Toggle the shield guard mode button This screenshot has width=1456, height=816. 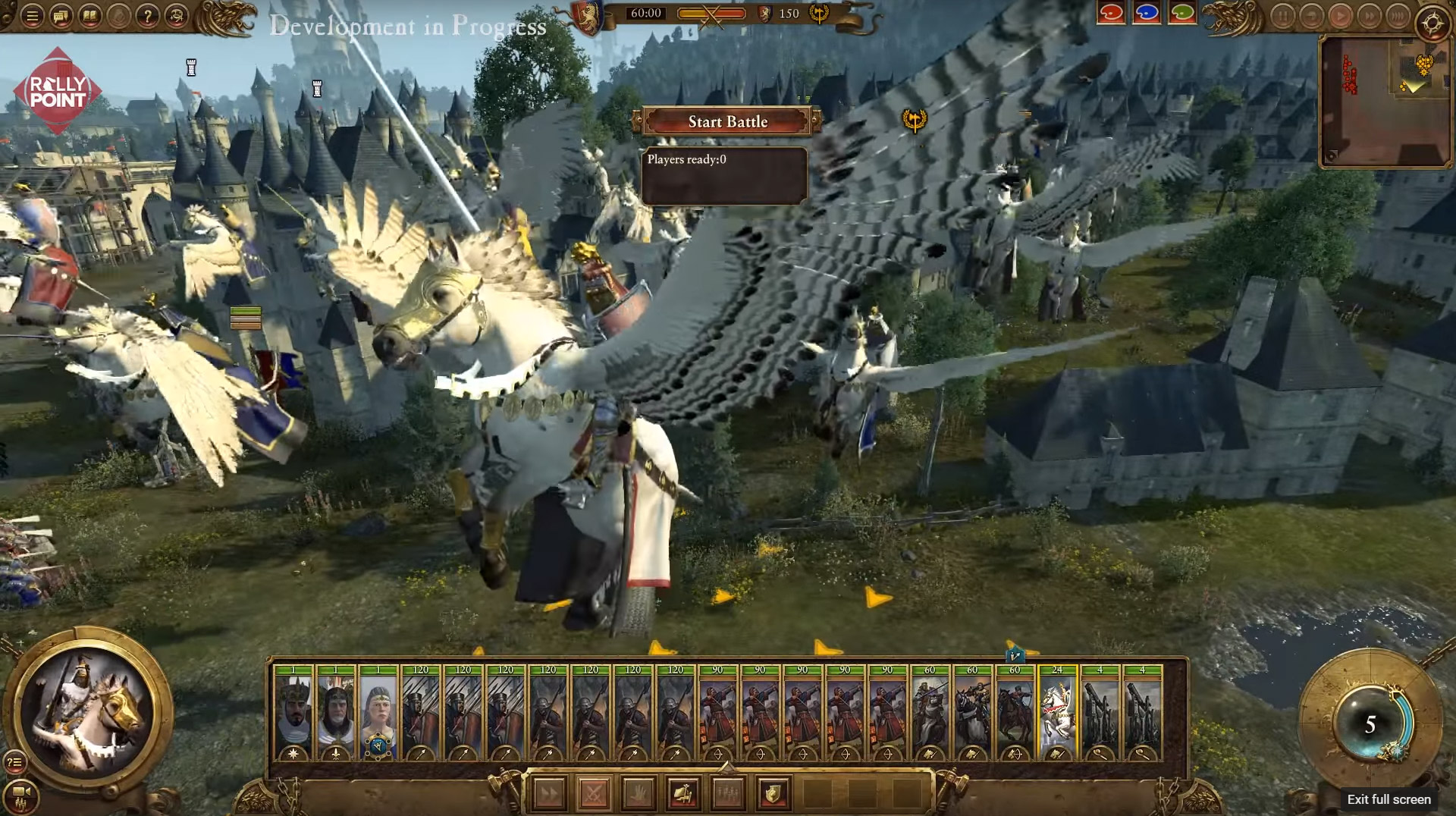pyautogui.click(x=773, y=794)
